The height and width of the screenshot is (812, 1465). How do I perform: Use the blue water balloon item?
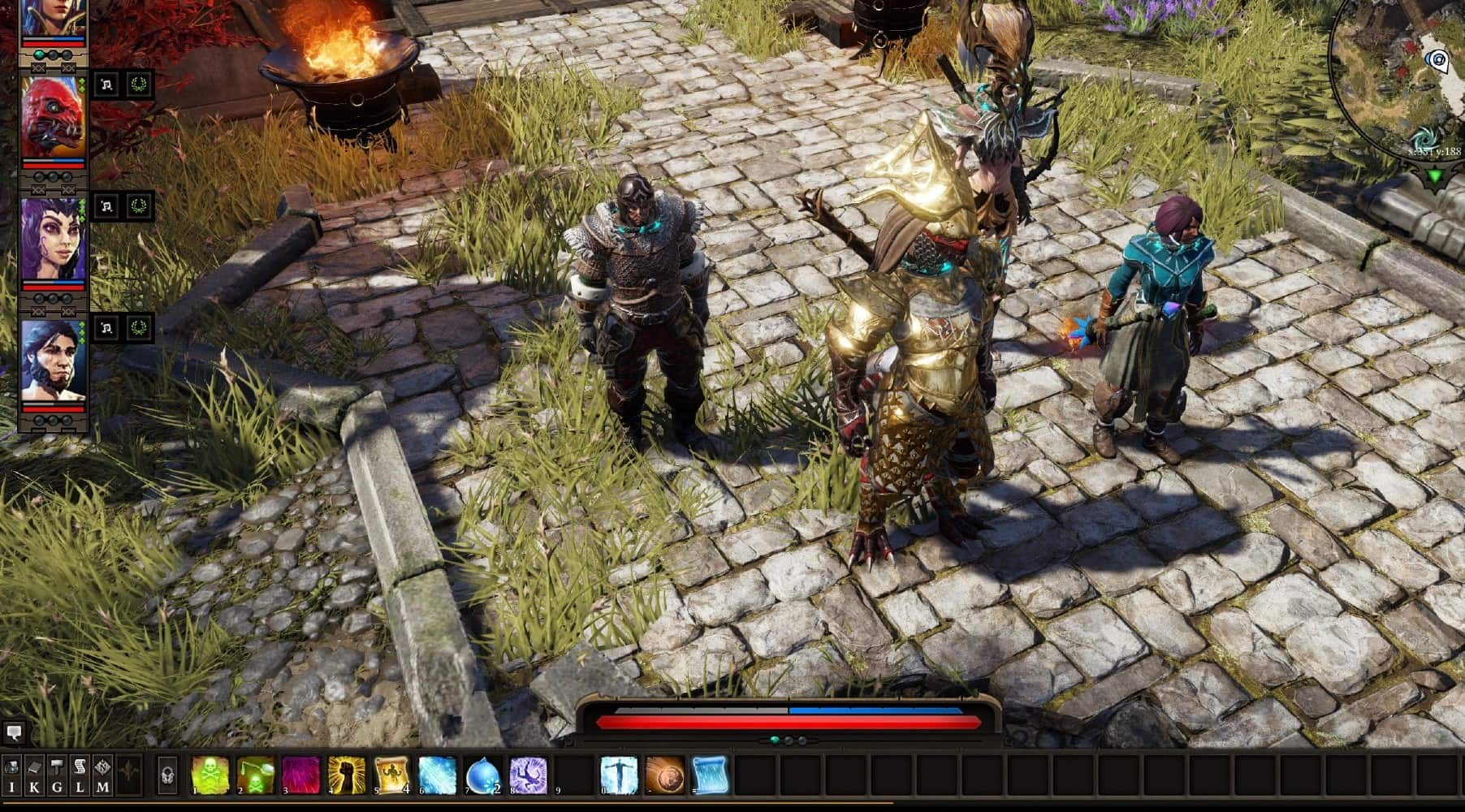click(x=483, y=775)
